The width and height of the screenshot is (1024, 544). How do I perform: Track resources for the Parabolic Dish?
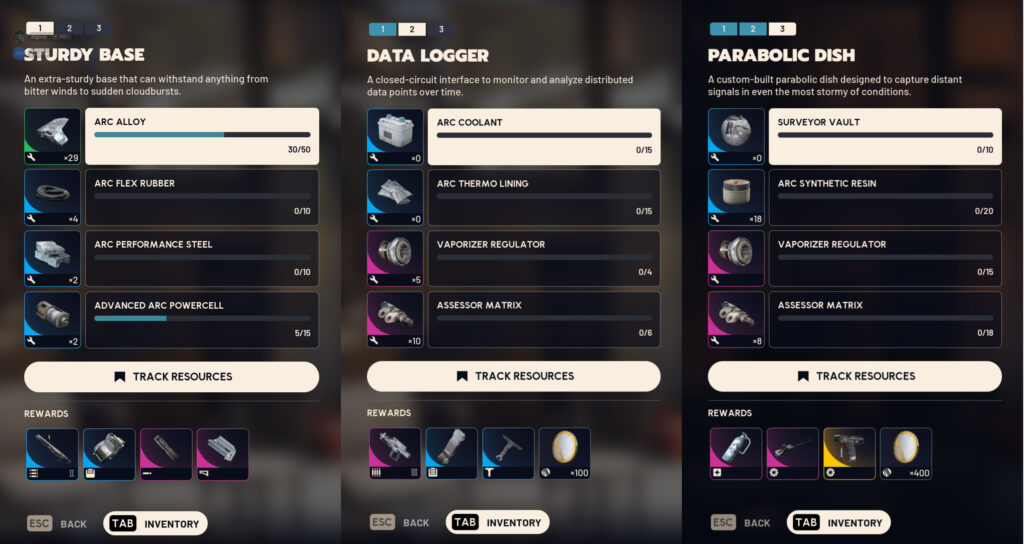pyautogui.click(x=855, y=376)
